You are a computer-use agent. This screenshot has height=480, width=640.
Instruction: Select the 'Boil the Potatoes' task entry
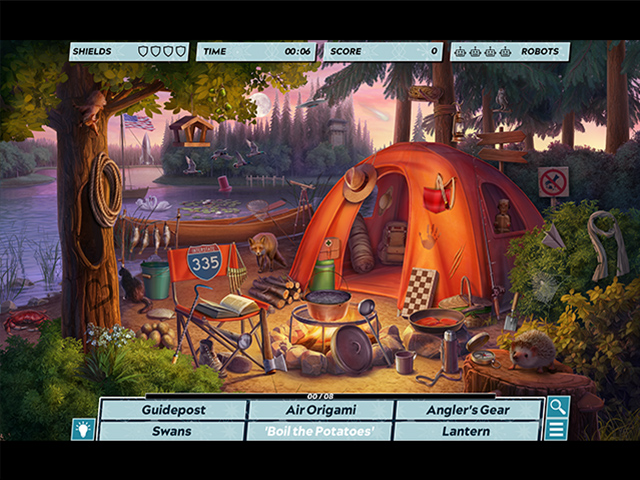319,431
